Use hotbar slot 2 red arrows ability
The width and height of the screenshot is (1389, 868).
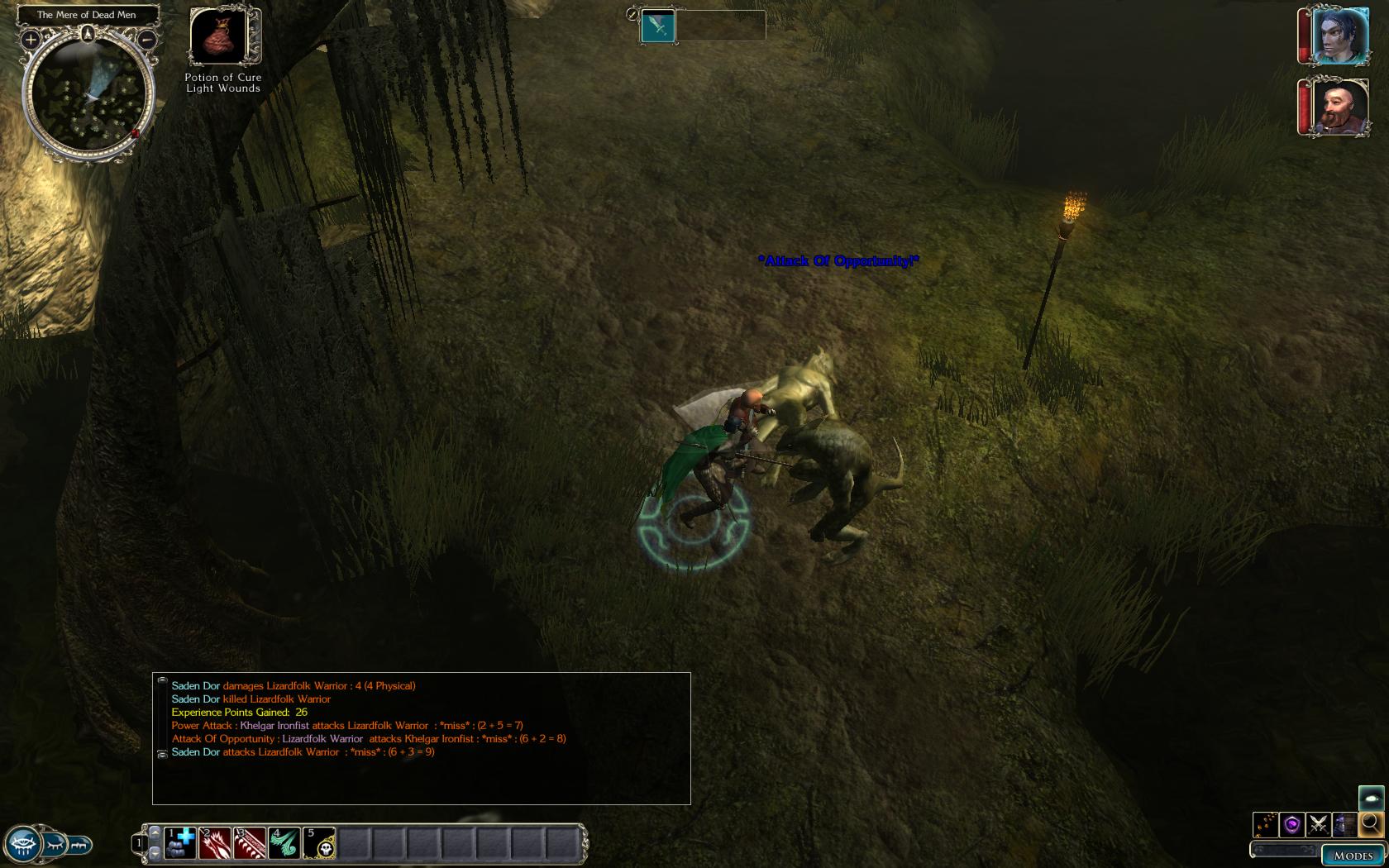click(215, 843)
